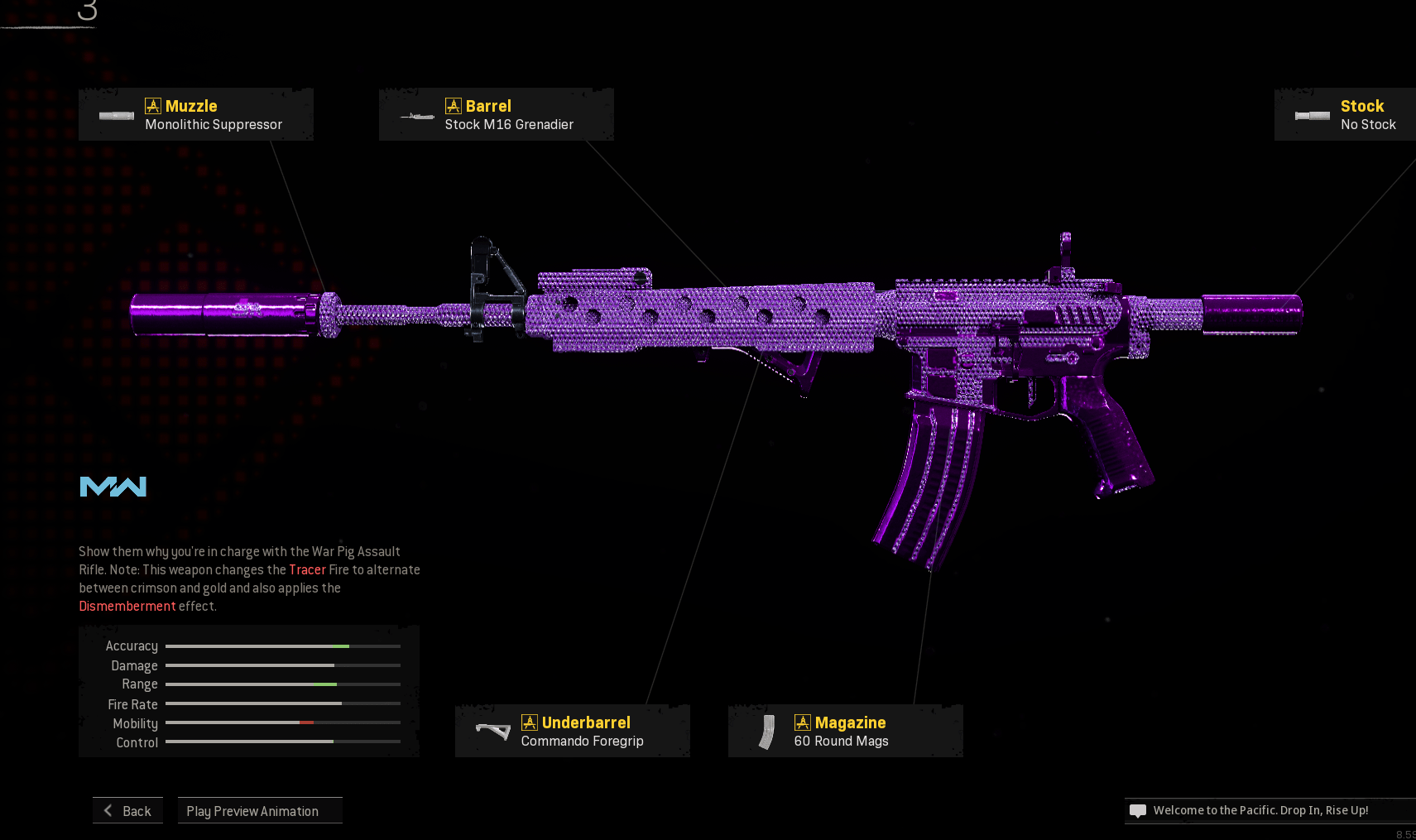This screenshot has width=1416, height=840.
Task: Select the Underbarrel Commando Foregrip slot
Action: [x=573, y=732]
